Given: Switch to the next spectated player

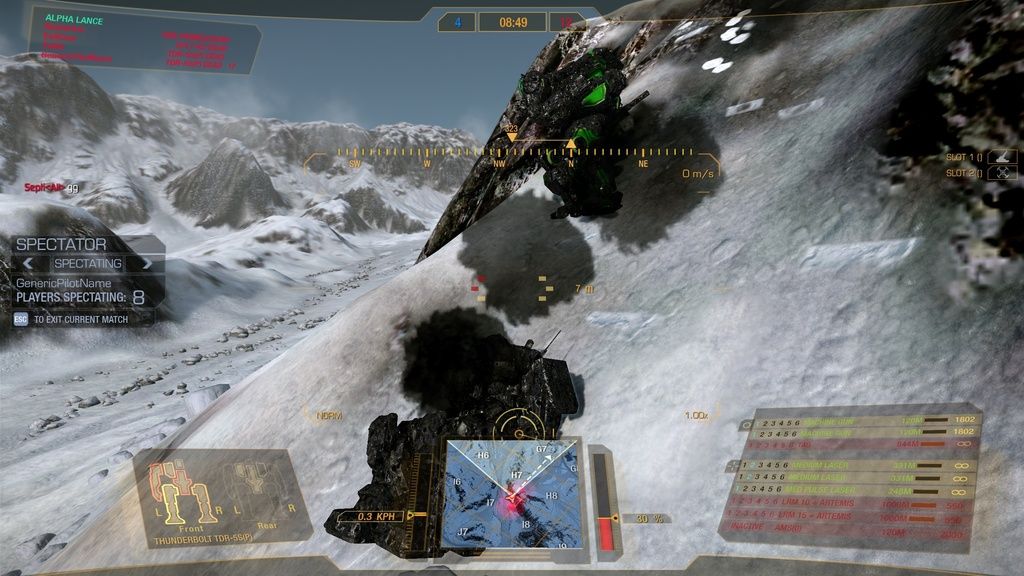Looking at the screenshot, I should [148, 264].
